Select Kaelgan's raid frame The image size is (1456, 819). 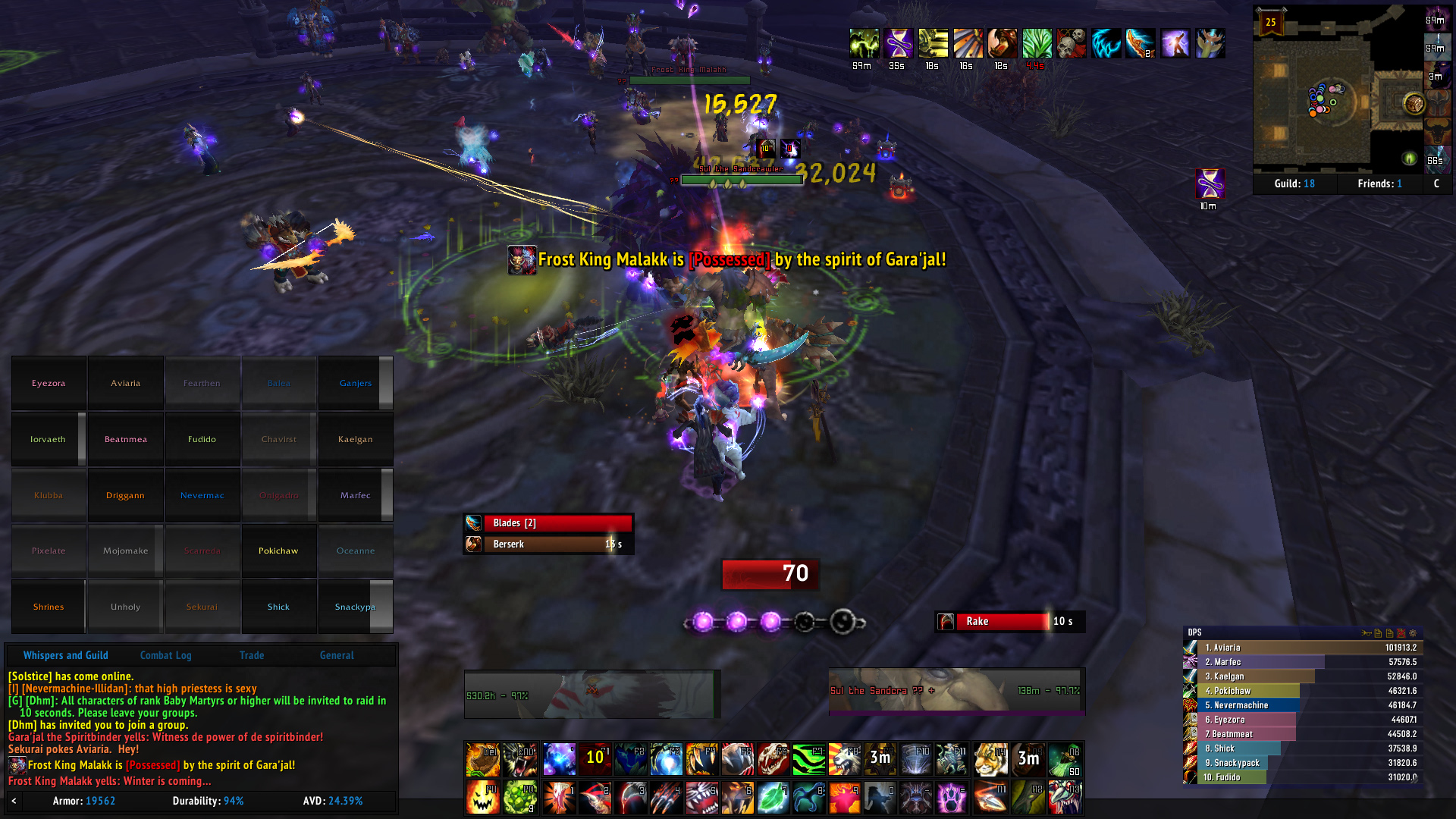[355, 439]
